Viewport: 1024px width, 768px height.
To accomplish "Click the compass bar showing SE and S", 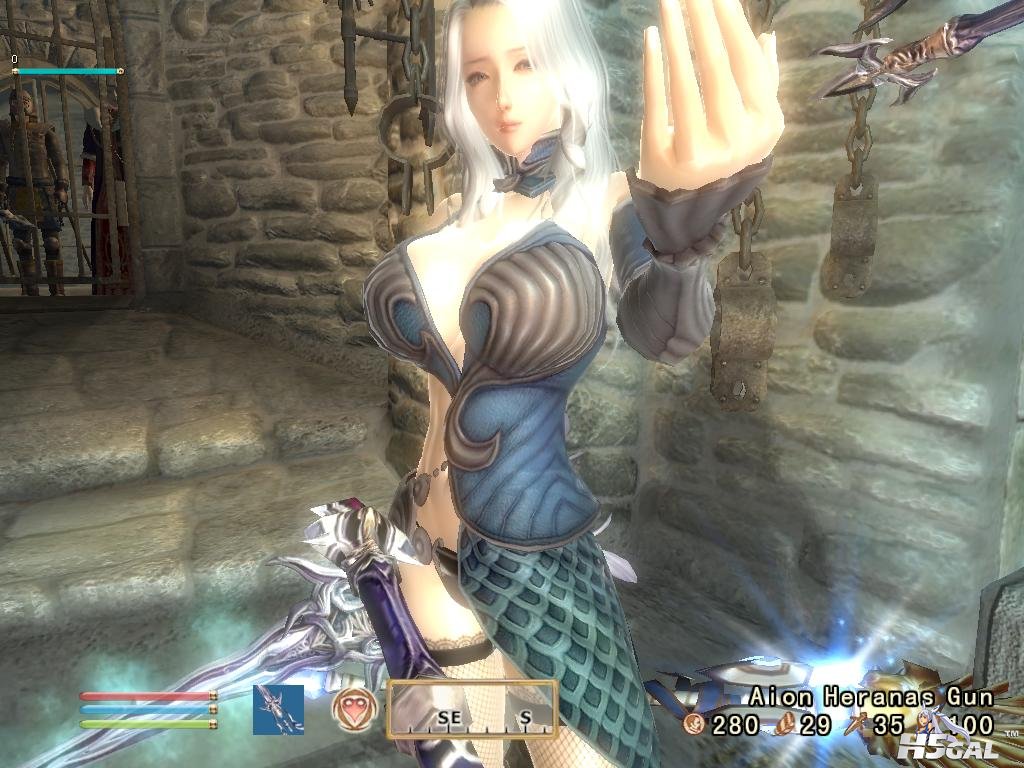I will point(472,709).
